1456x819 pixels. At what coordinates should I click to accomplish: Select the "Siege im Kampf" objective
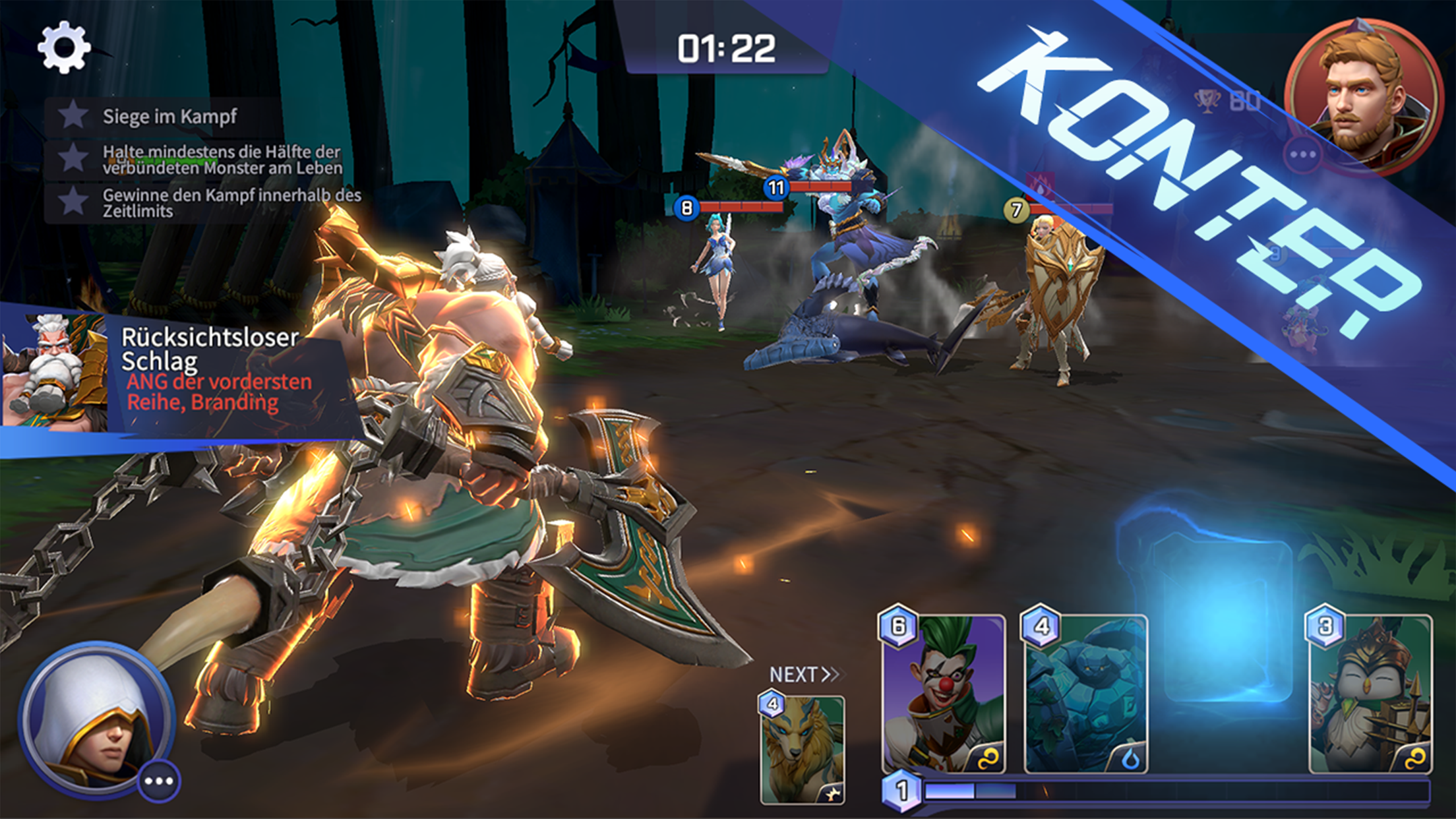click(x=169, y=117)
